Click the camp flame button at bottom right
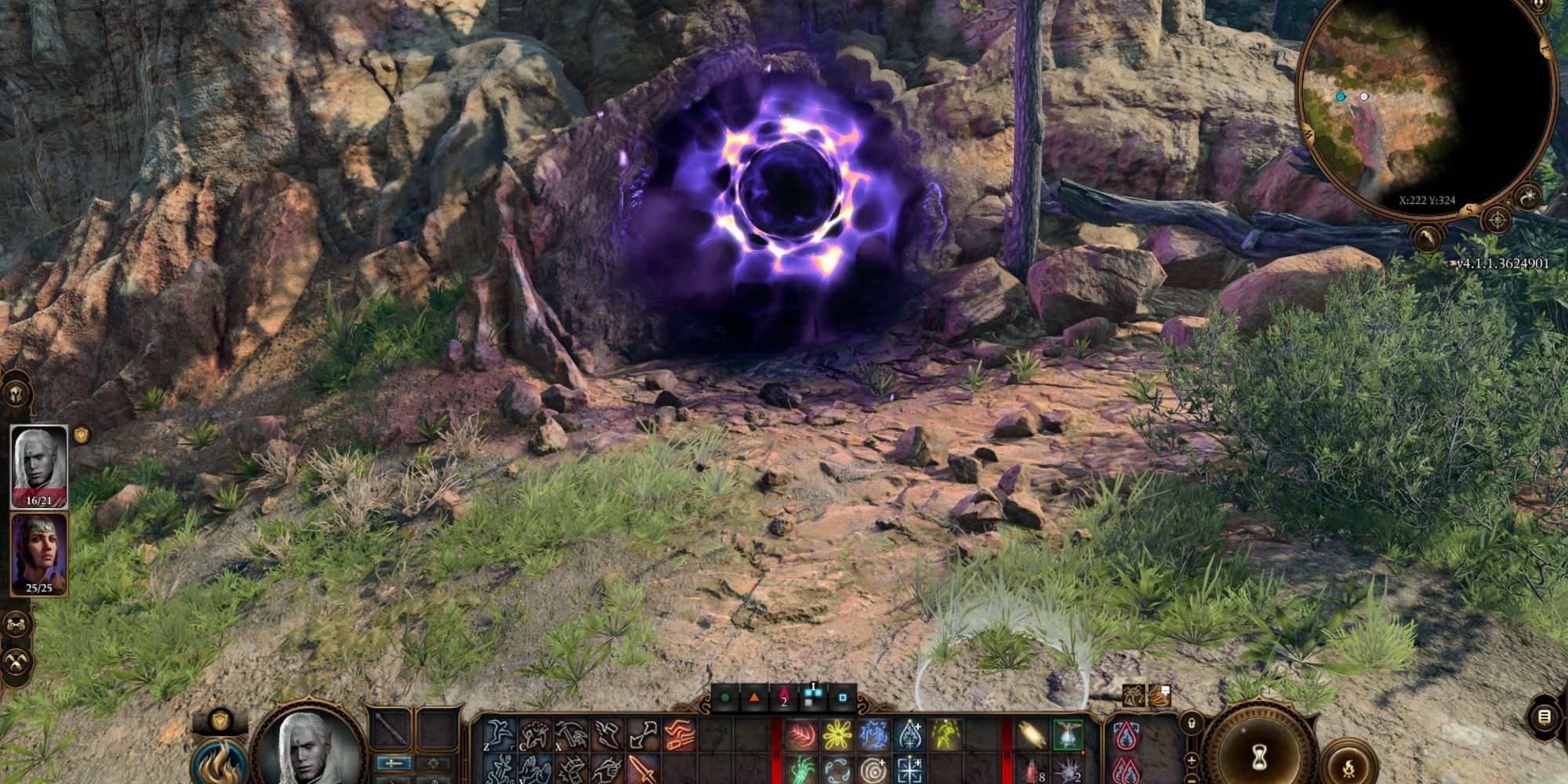 (1350, 768)
